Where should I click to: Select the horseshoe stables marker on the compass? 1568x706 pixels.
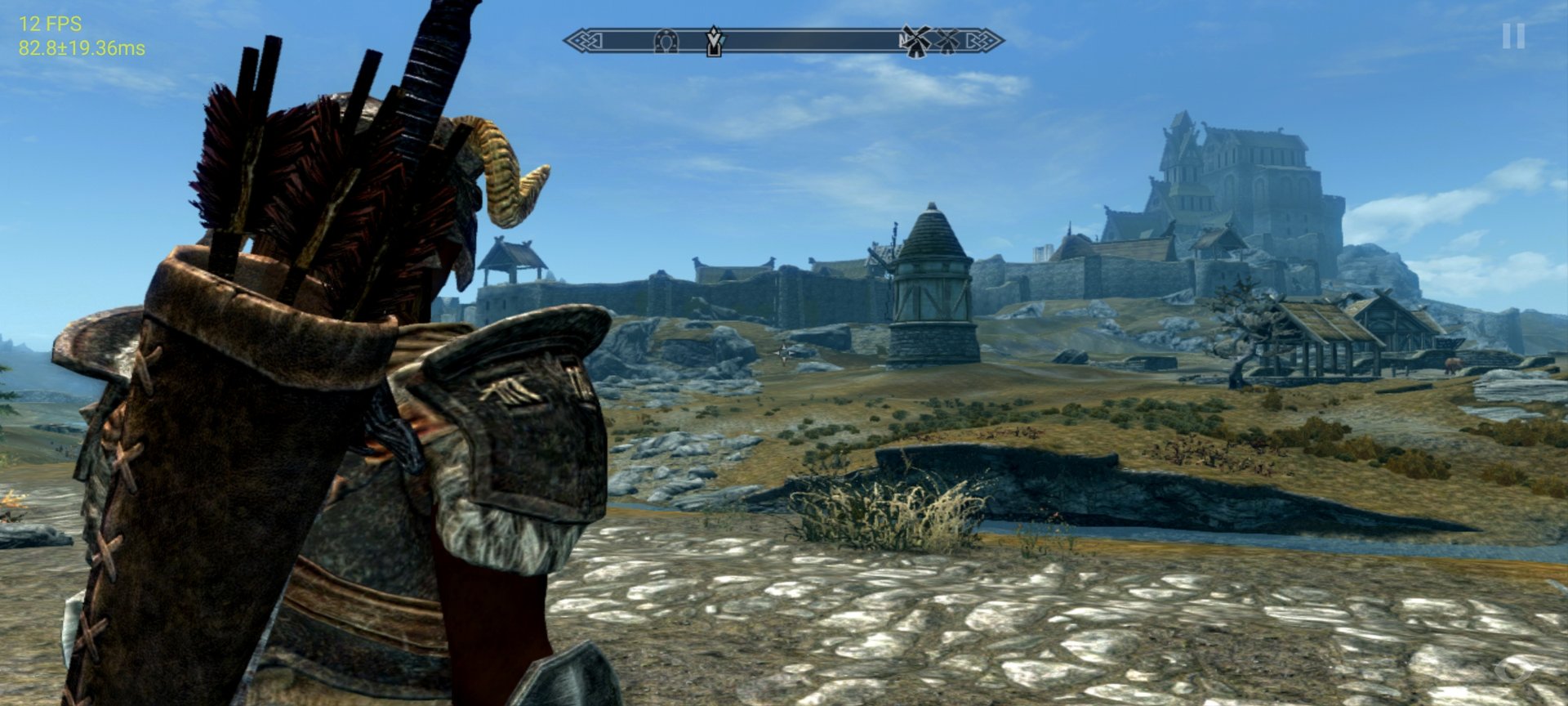tap(666, 40)
